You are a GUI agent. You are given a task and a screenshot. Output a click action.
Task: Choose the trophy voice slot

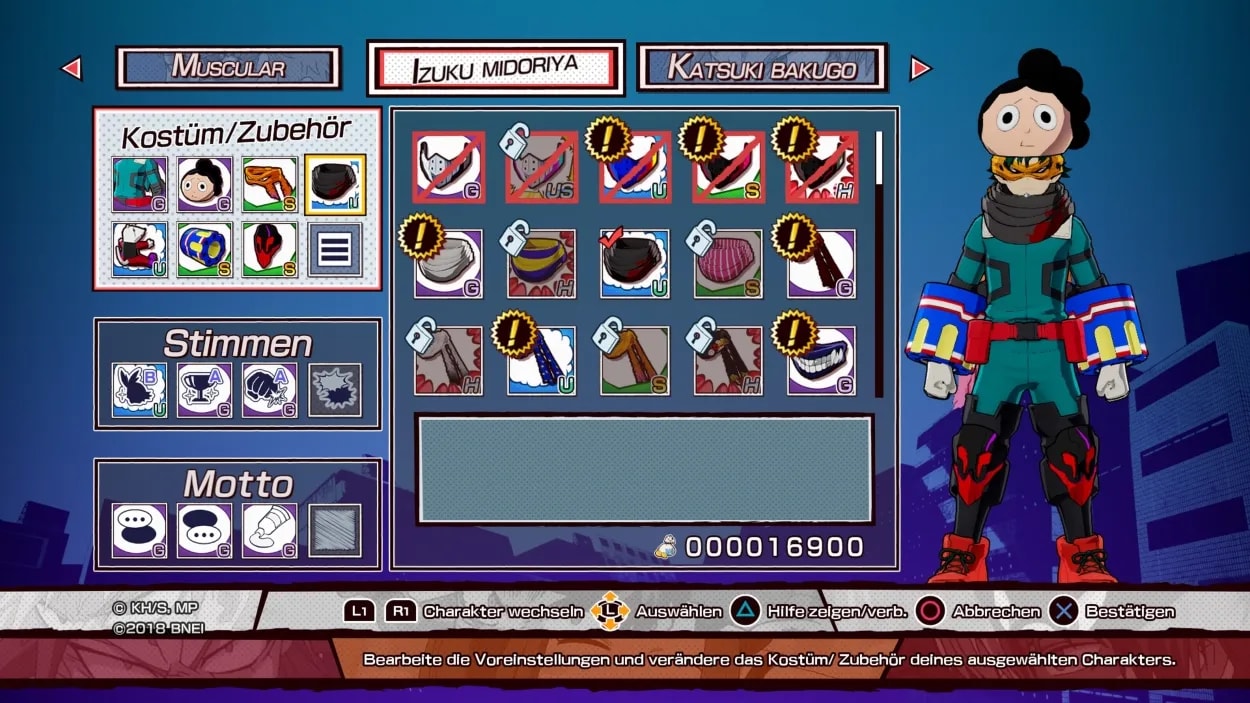205,389
